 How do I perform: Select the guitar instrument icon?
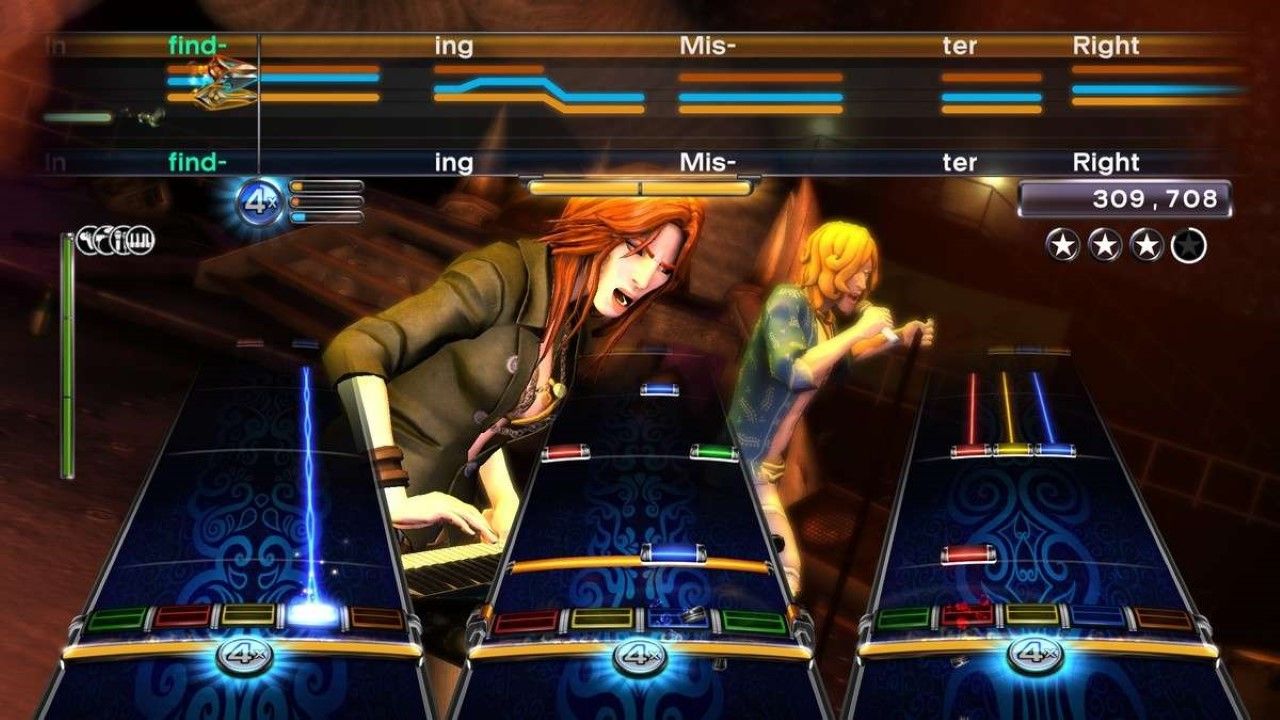[87, 240]
